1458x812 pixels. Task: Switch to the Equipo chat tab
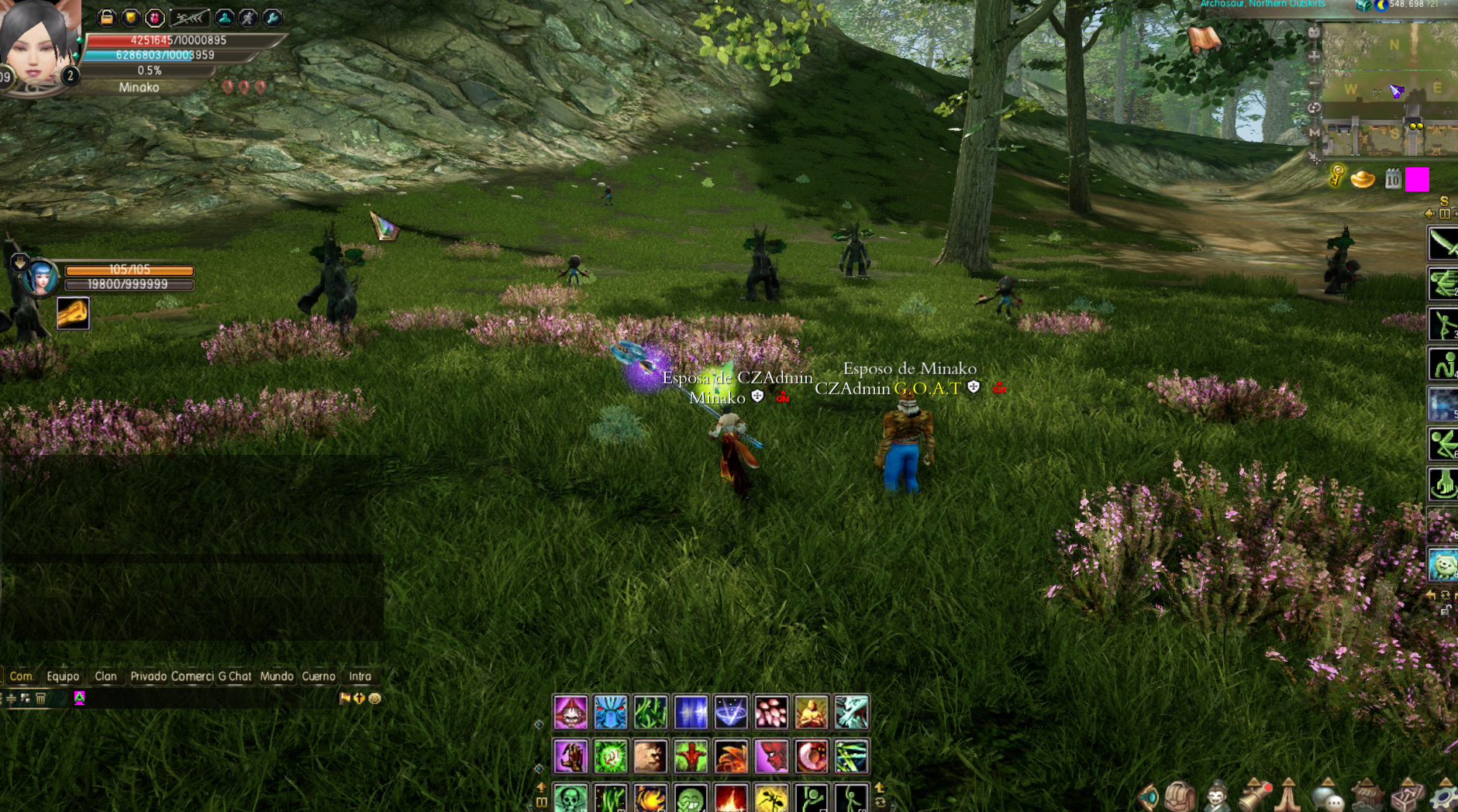click(63, 676)
